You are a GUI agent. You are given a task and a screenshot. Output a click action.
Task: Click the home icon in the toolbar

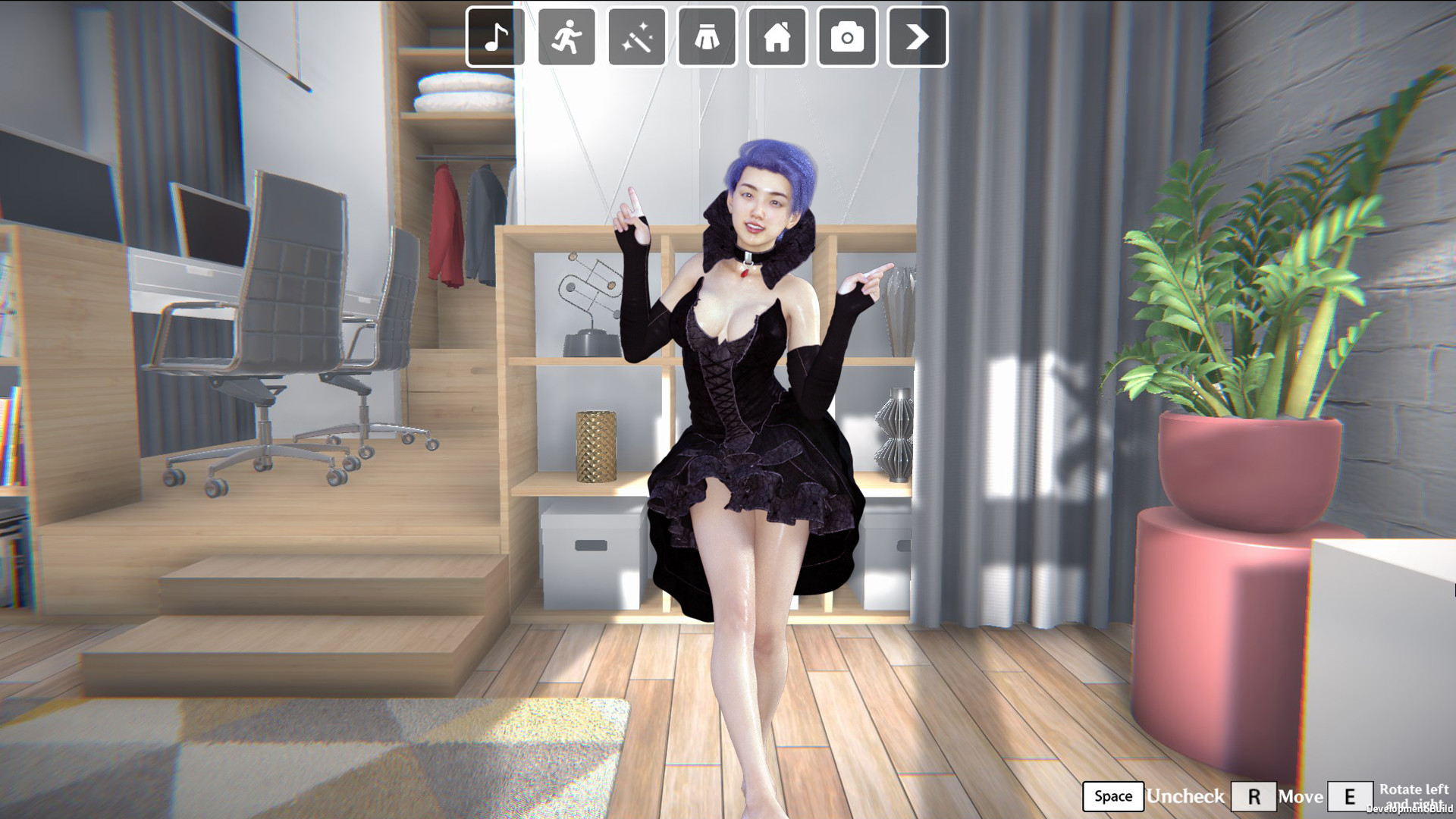click(776, 37)
